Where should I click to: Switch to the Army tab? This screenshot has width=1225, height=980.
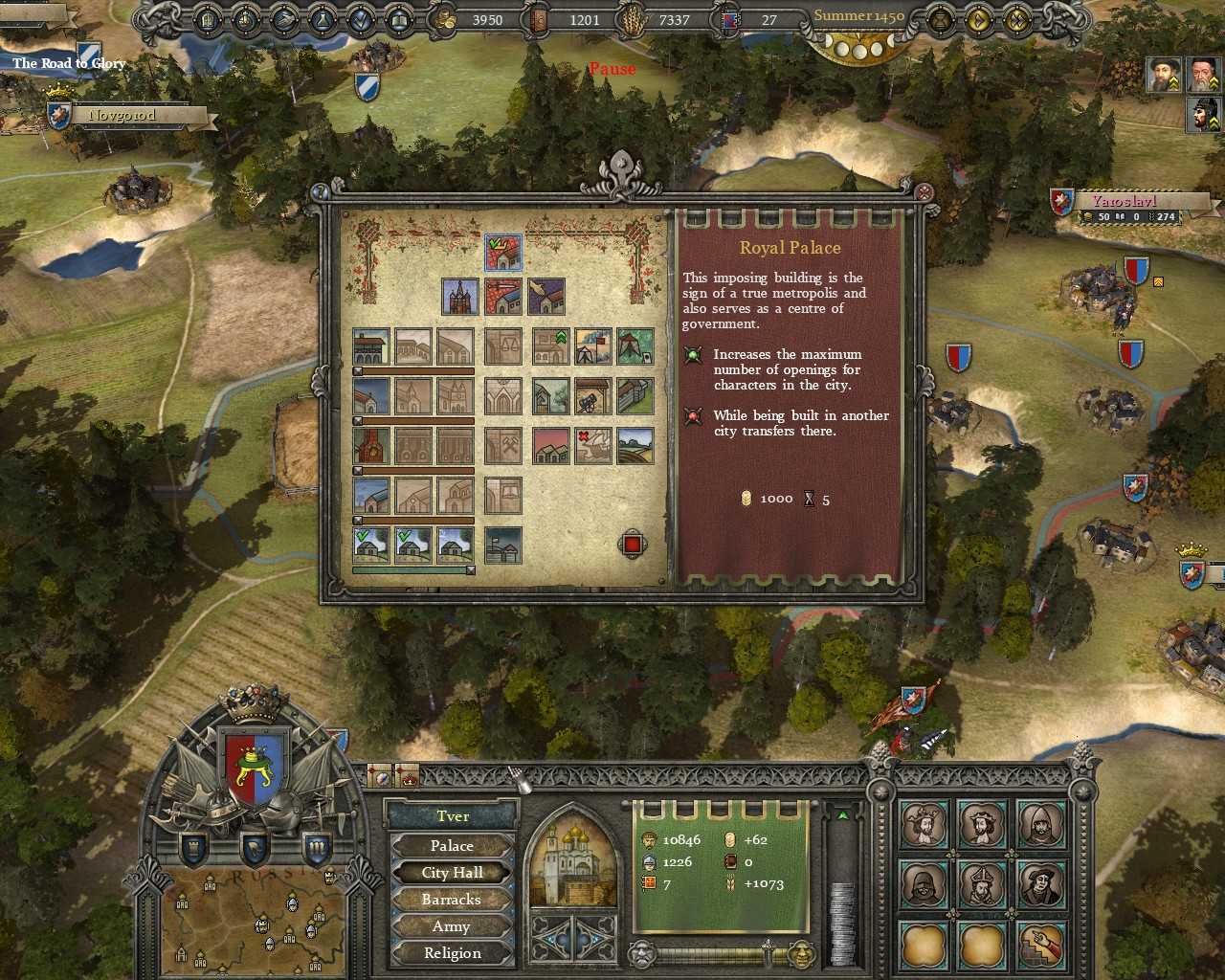pyautogui.click(x=451, y=925)
